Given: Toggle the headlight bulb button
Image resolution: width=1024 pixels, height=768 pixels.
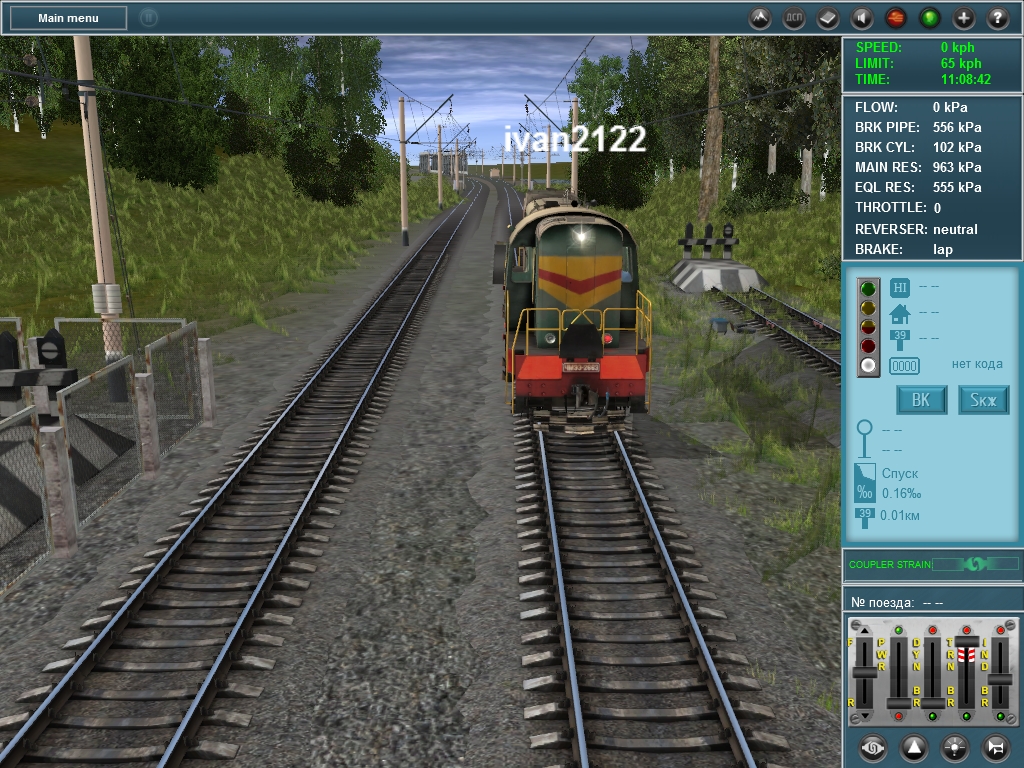Looking at the screenshot, I should click(x=955, y=747).
